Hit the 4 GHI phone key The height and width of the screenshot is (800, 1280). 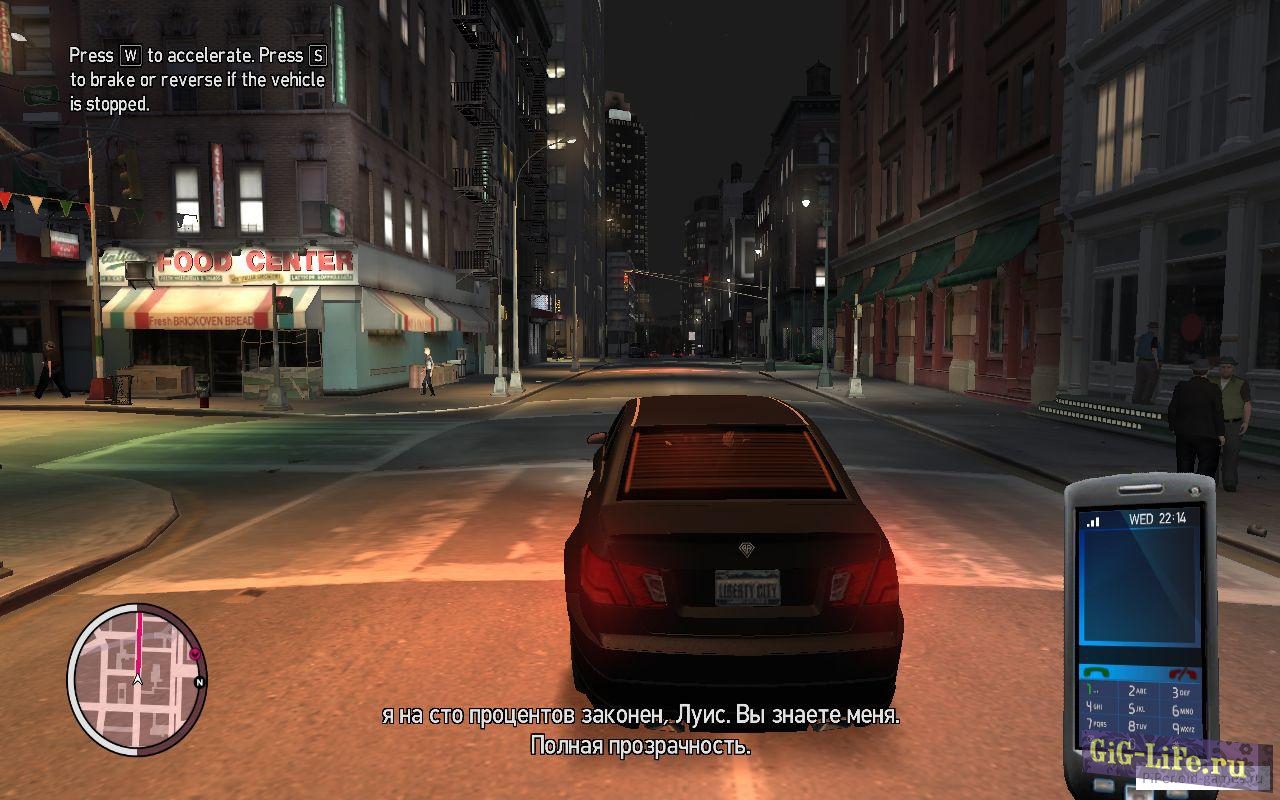tap(1094, 709)
